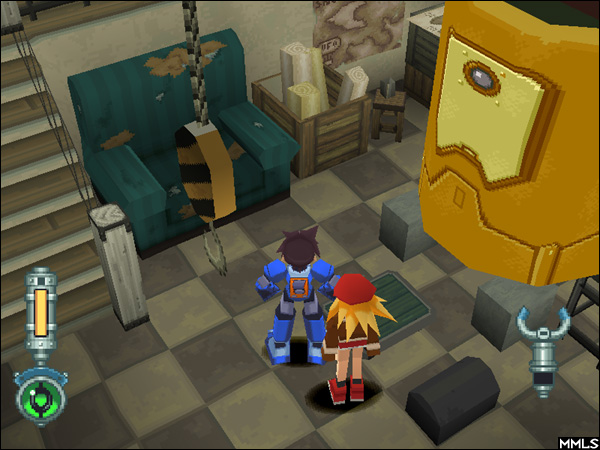Select the claw special weapon icon
The image size is (600, 450).
(544, 345)
